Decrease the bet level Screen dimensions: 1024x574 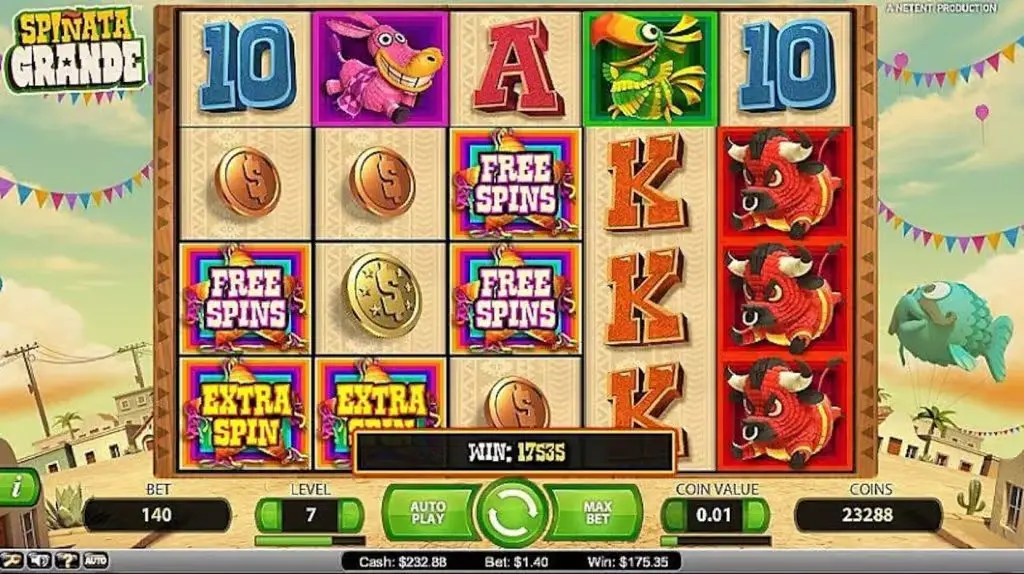pyautogui.click(x=267, y=515)
